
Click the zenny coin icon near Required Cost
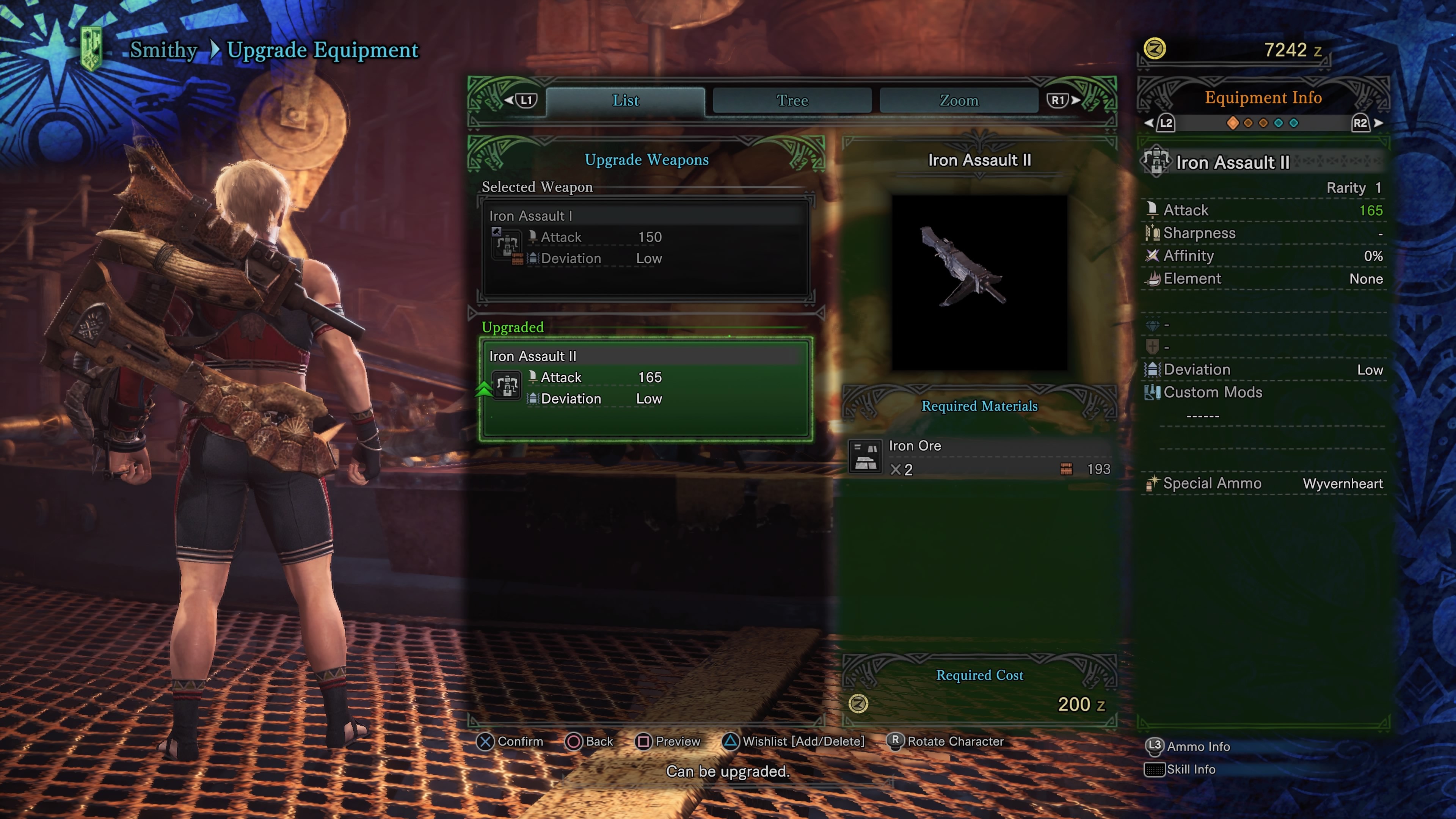[x=857, y=704]
